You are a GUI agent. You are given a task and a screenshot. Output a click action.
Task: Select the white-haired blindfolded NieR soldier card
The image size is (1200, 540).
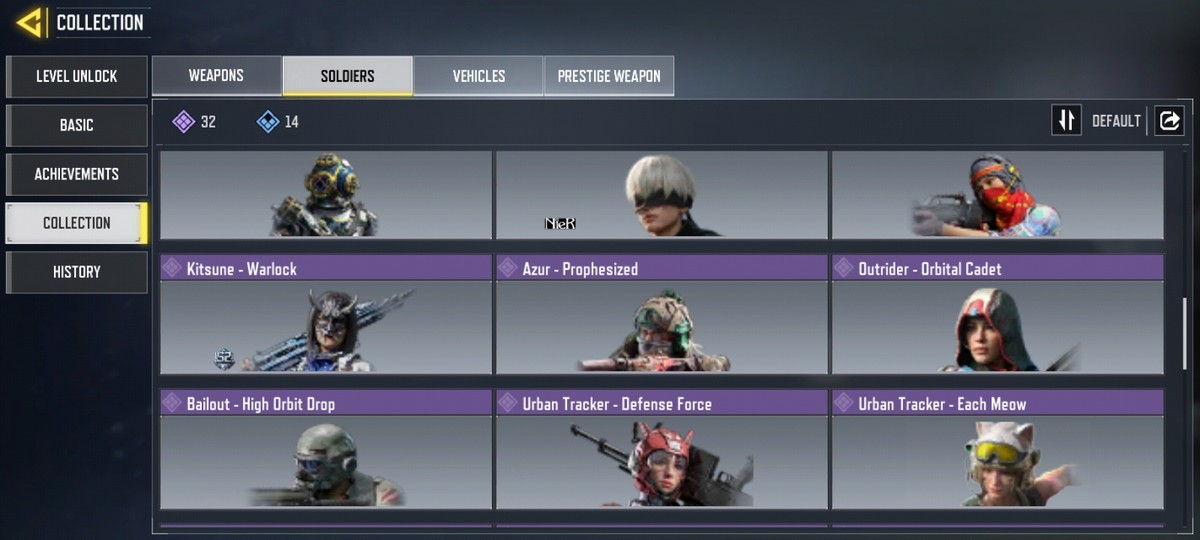(662, 195)
